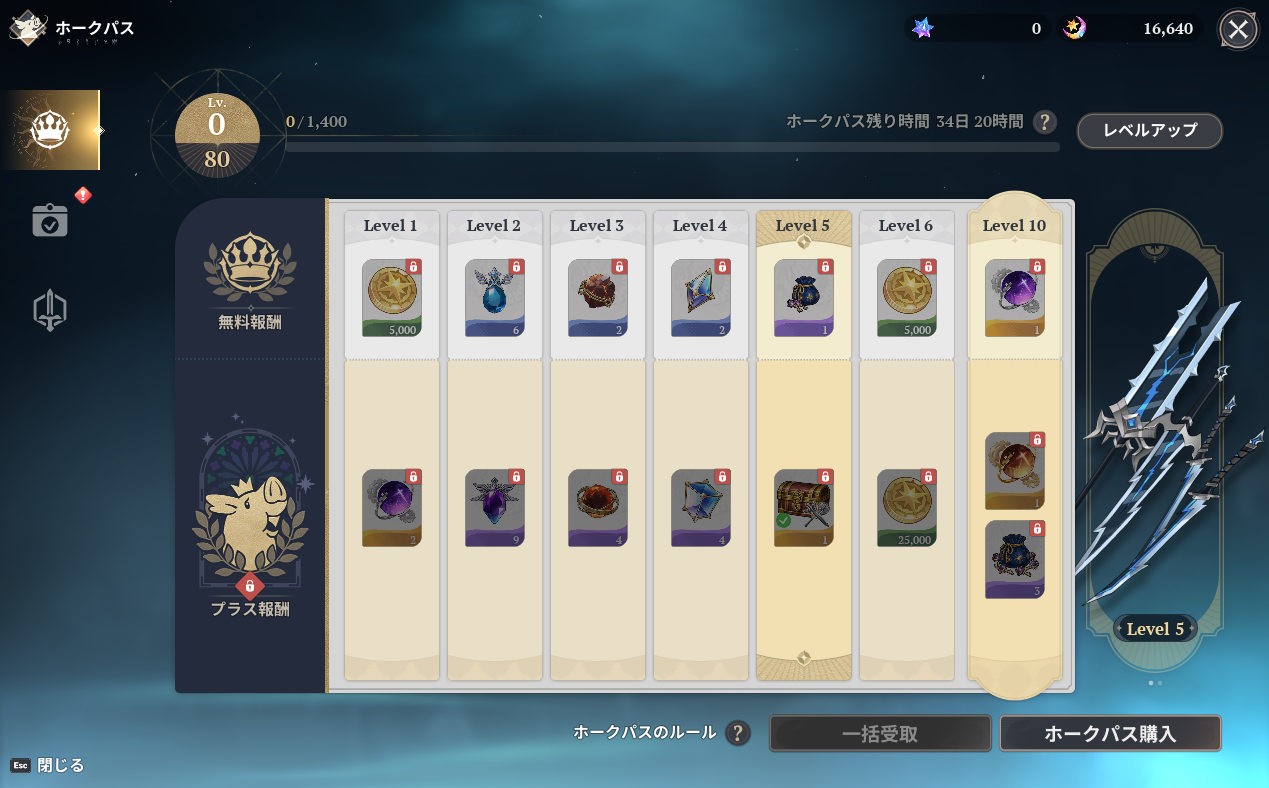The width and height of the screenshot is (1269, 788).
Task: Purchase the pass via ホークパス購入
Action: (1110, 734)
